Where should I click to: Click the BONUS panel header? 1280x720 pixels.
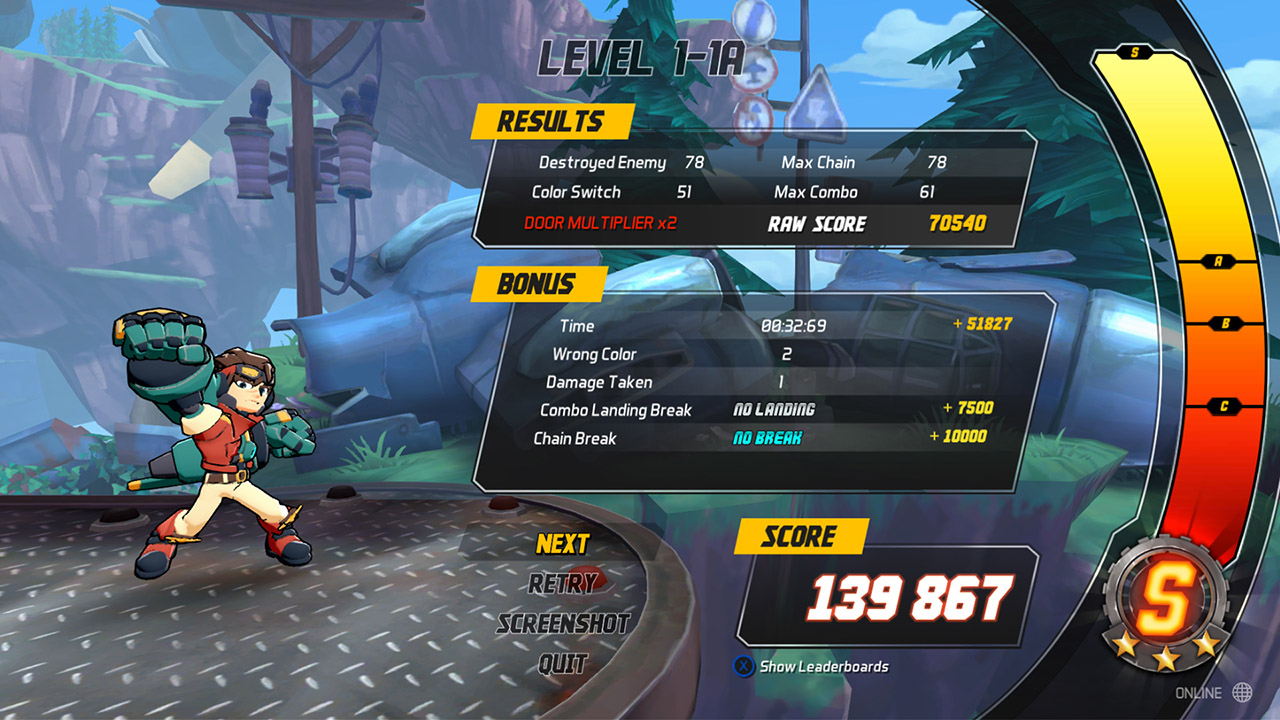538,284
